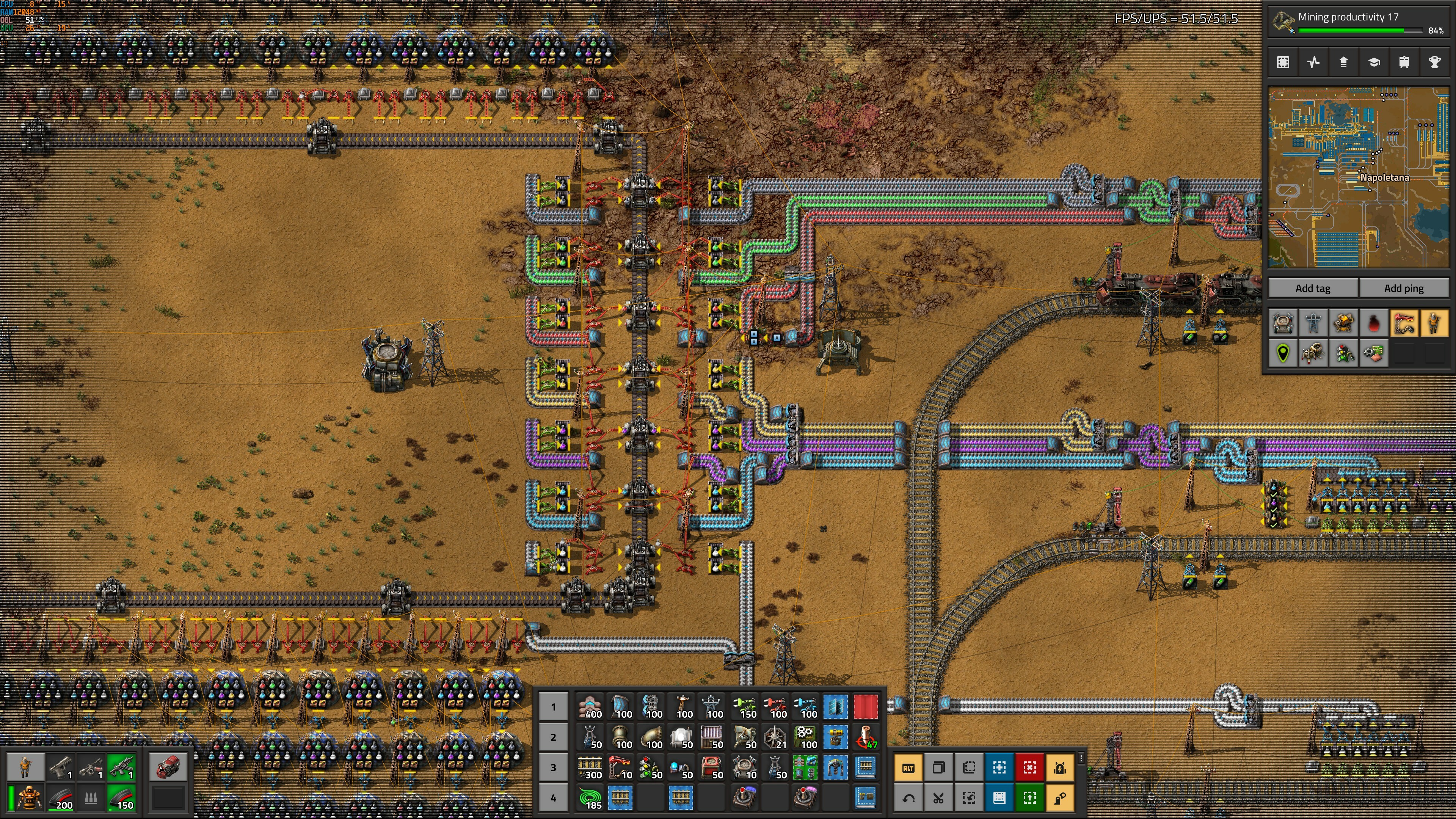
Task: Add a ping on the map
Action: (1403, 288)
